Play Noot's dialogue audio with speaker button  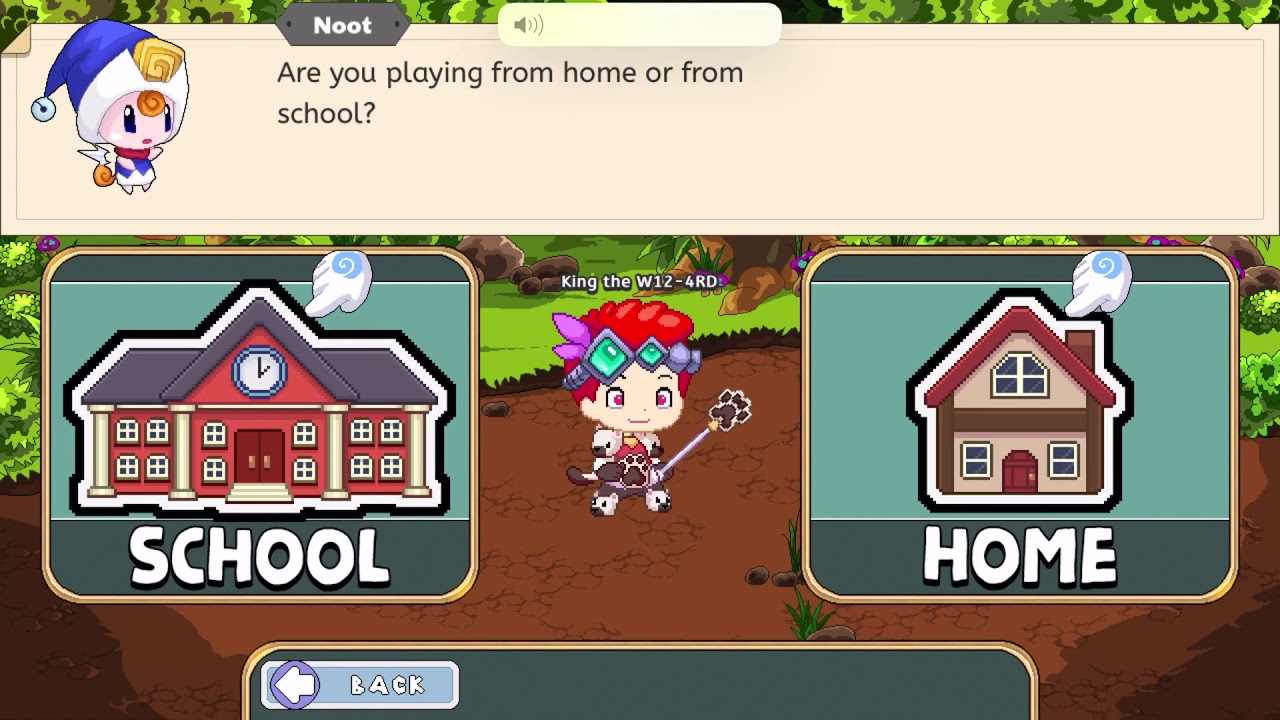[528, 25]
